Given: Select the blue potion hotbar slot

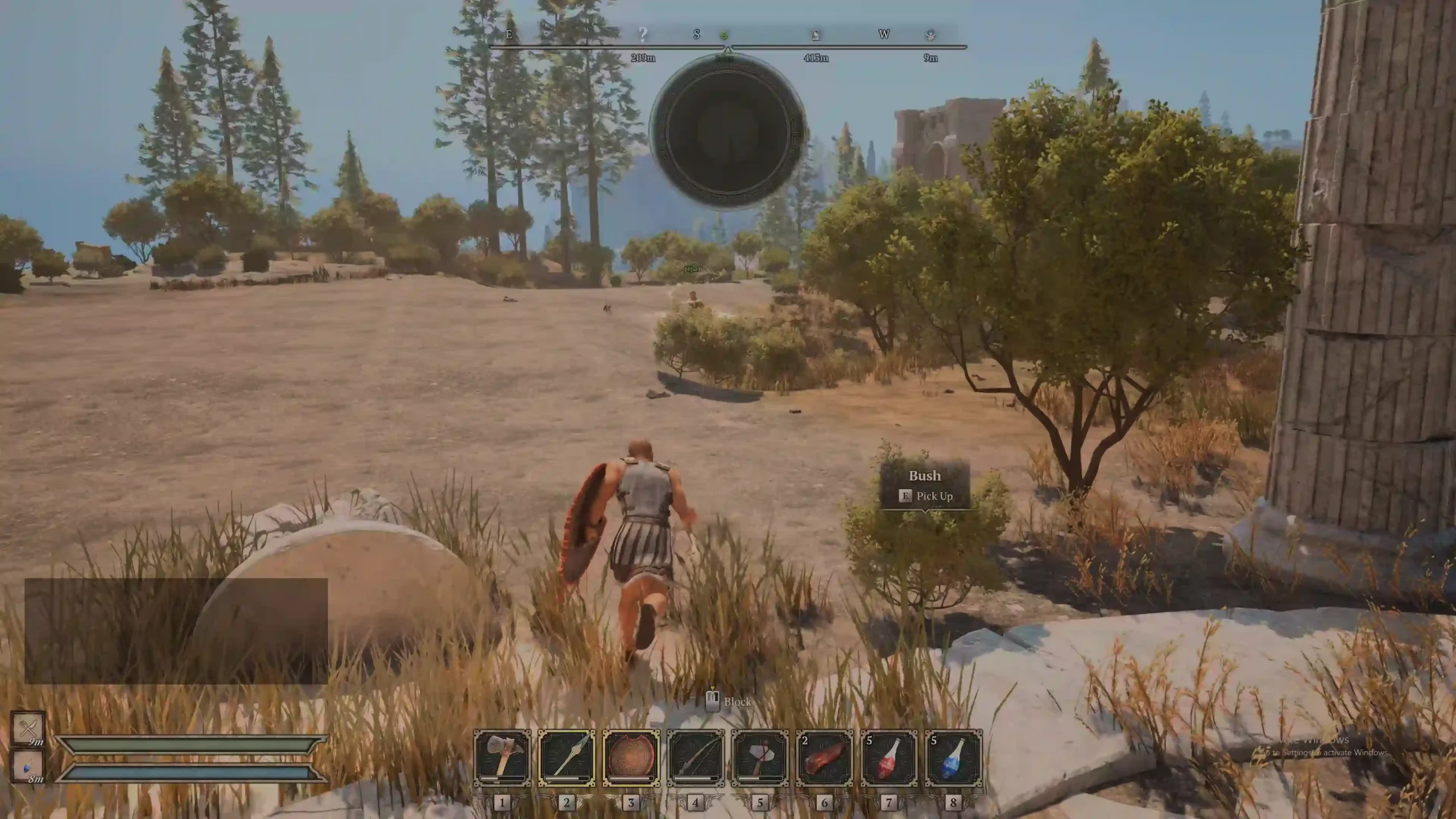Looking at the screenshot, I should [x=953, y=758].
